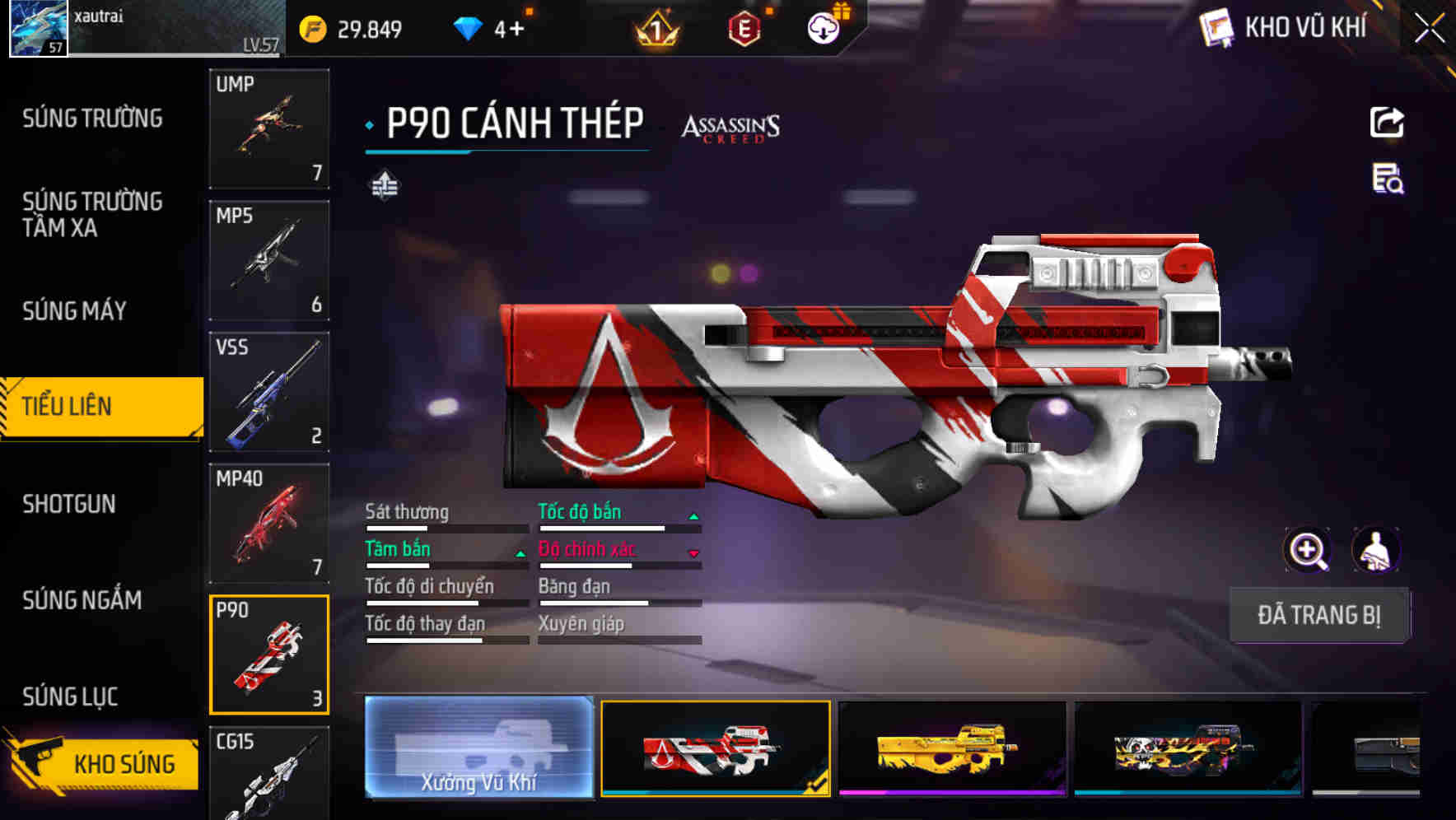Screen dimensions: 1456x820
Task: Open the Súng Ngắm category
Action: click(81, 601)
